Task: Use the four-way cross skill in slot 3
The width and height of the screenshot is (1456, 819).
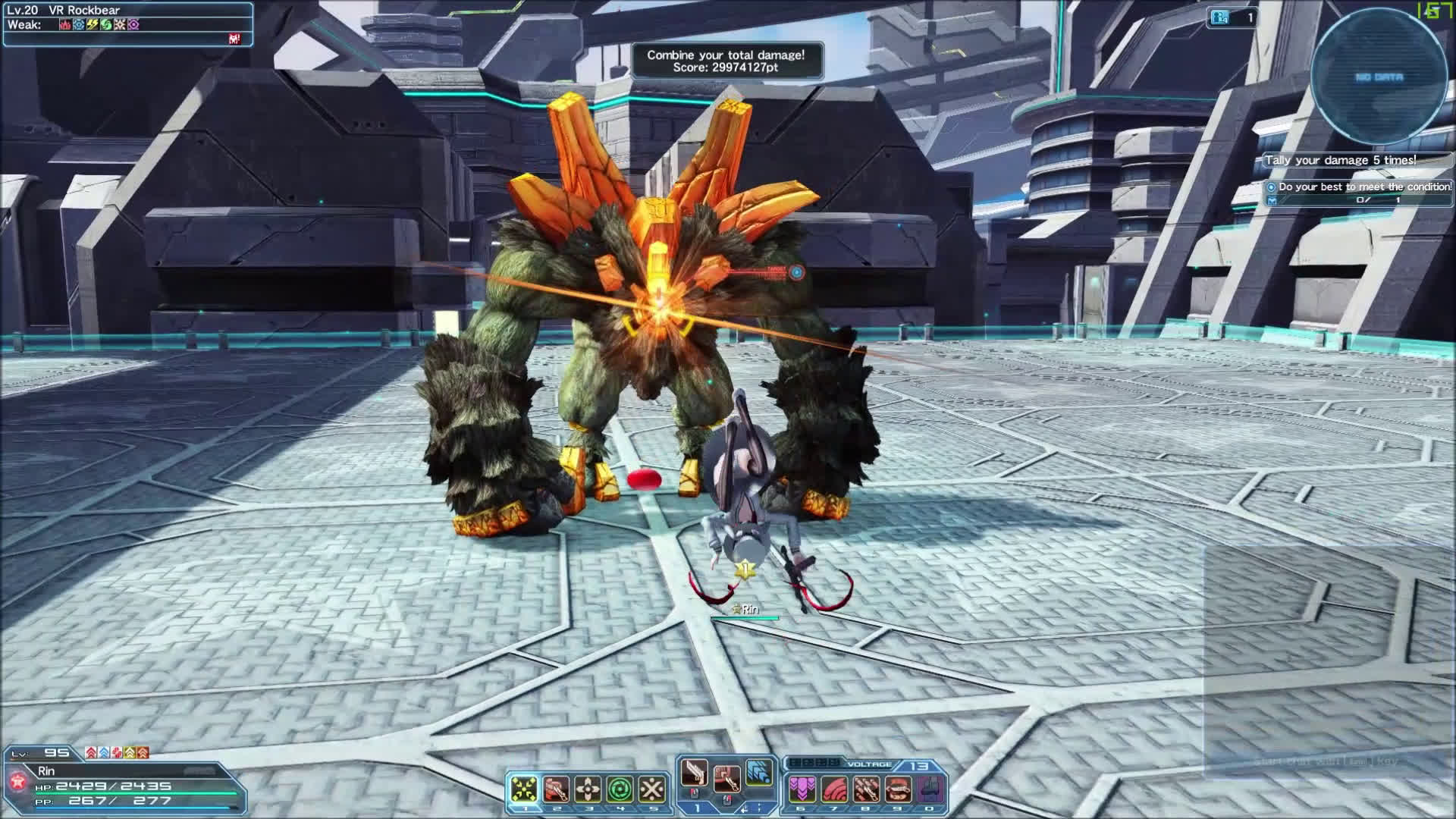Action: (588, 789)
